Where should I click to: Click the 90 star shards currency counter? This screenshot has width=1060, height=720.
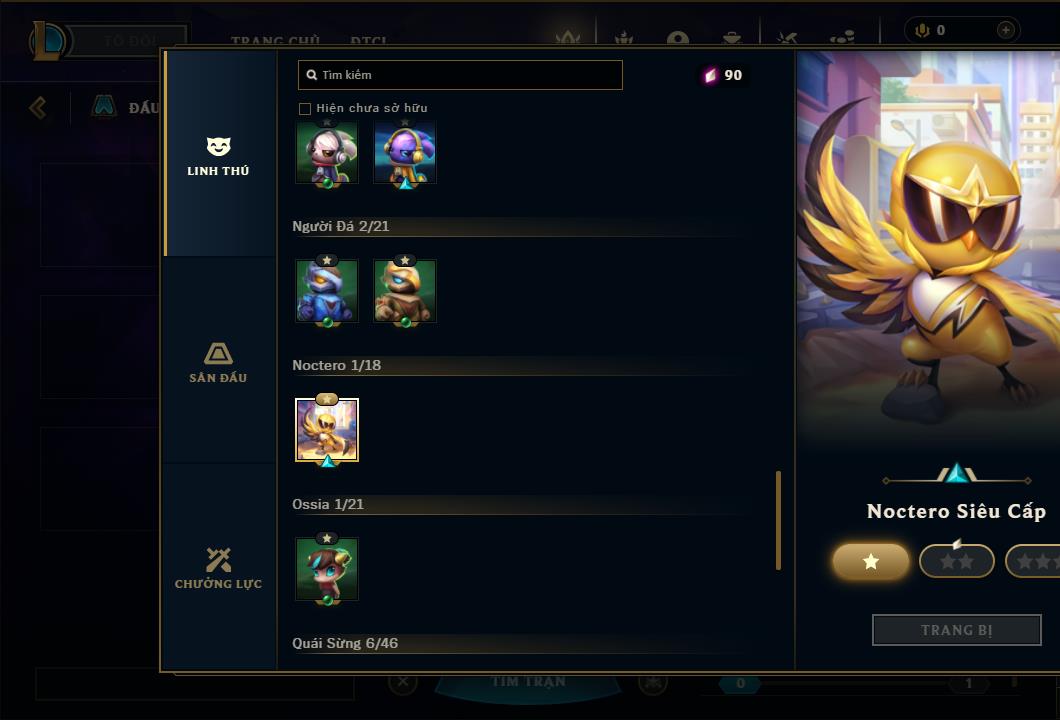(x=724, y=75)
